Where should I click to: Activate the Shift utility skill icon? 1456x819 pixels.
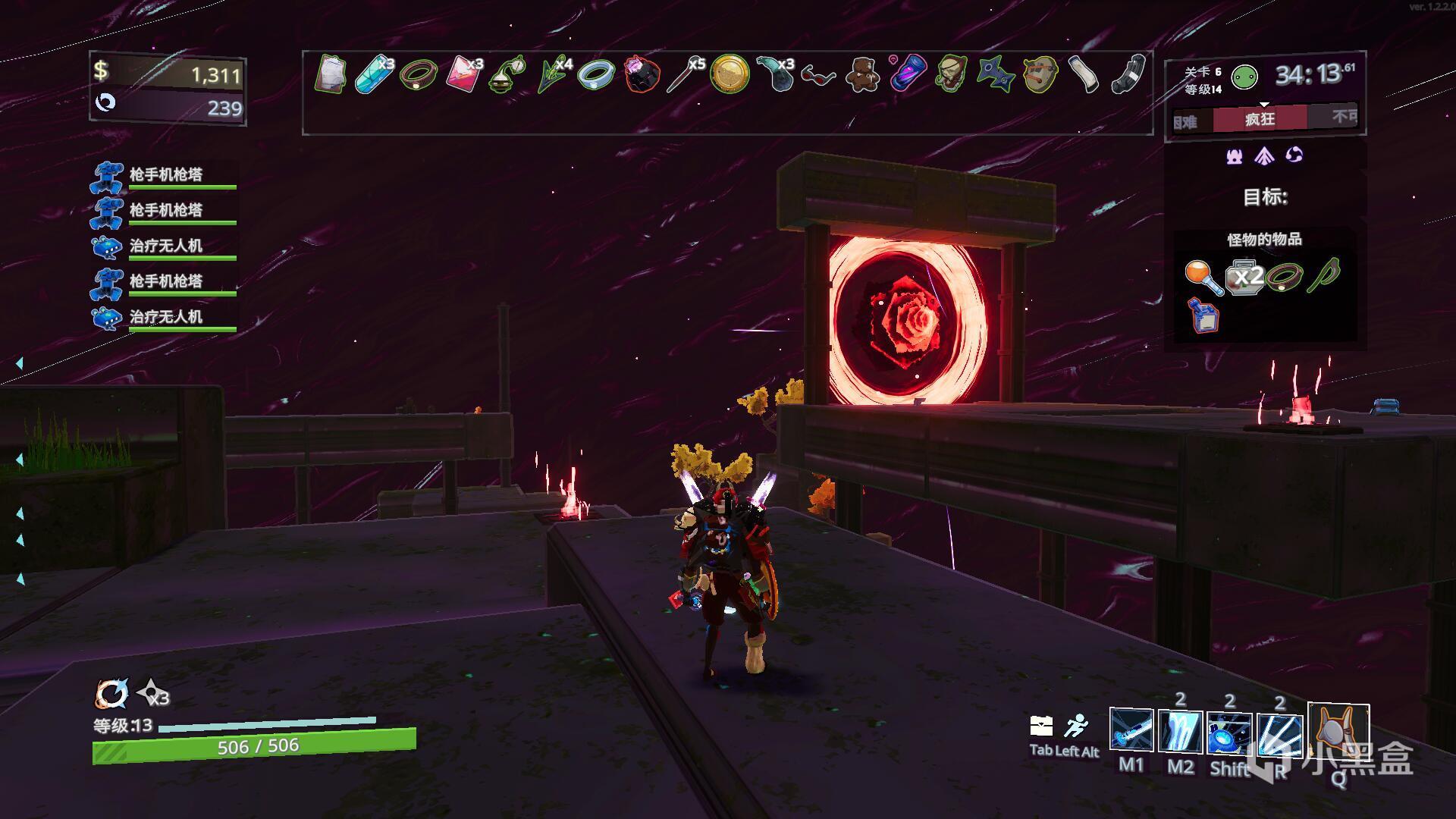1229,732
